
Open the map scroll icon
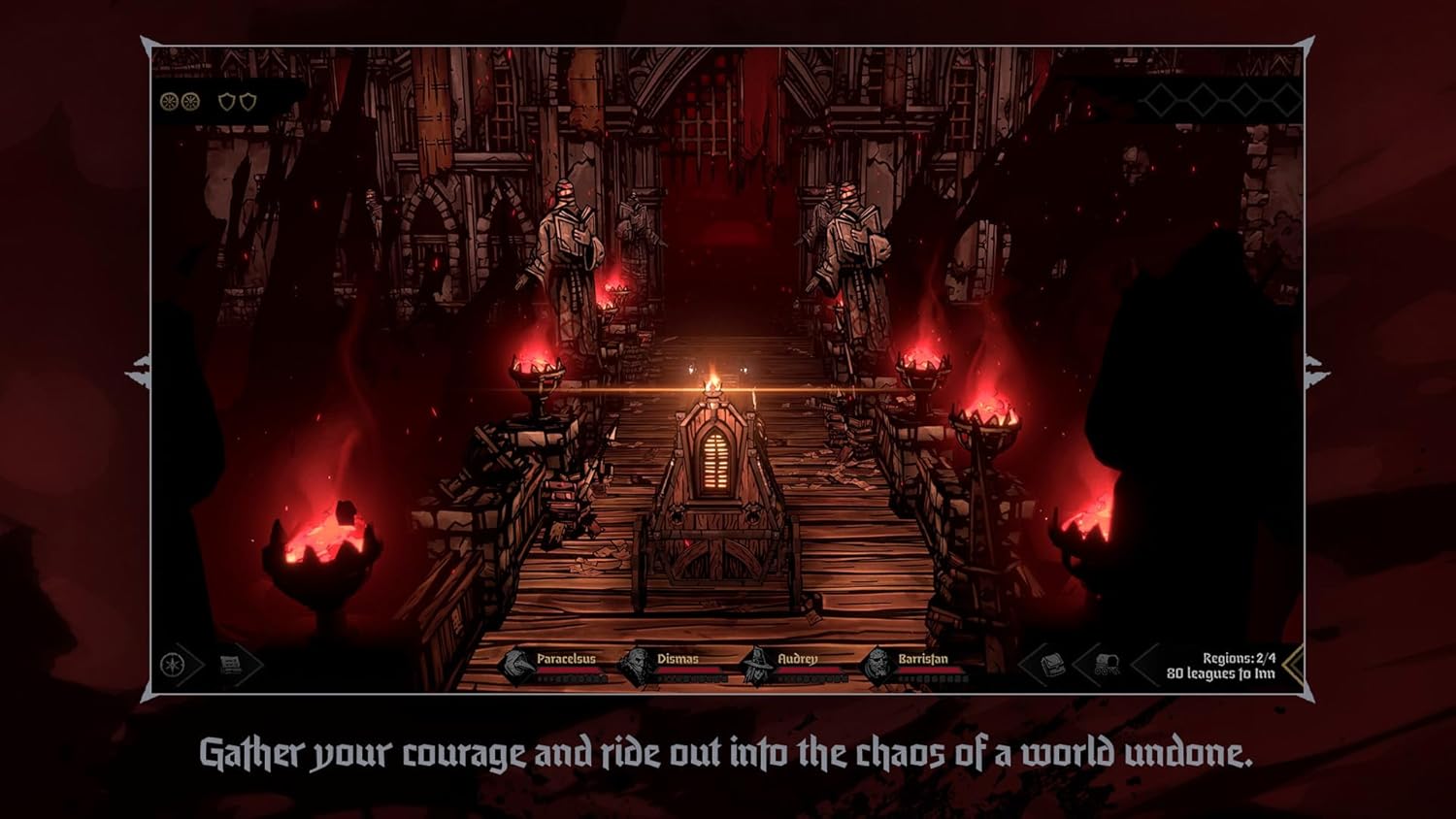[x=231, y=666]
